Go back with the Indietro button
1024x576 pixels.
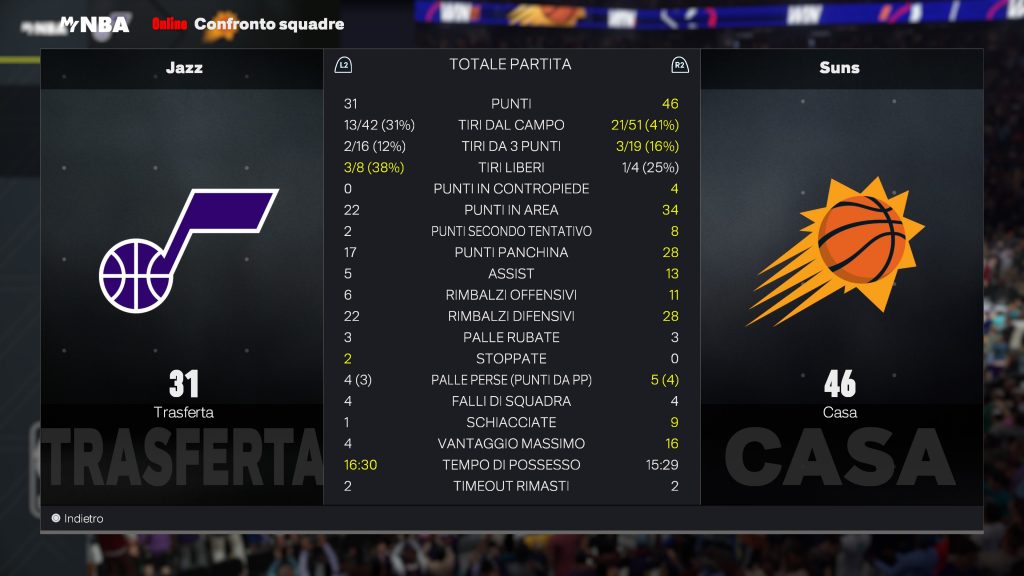[78, 519]
